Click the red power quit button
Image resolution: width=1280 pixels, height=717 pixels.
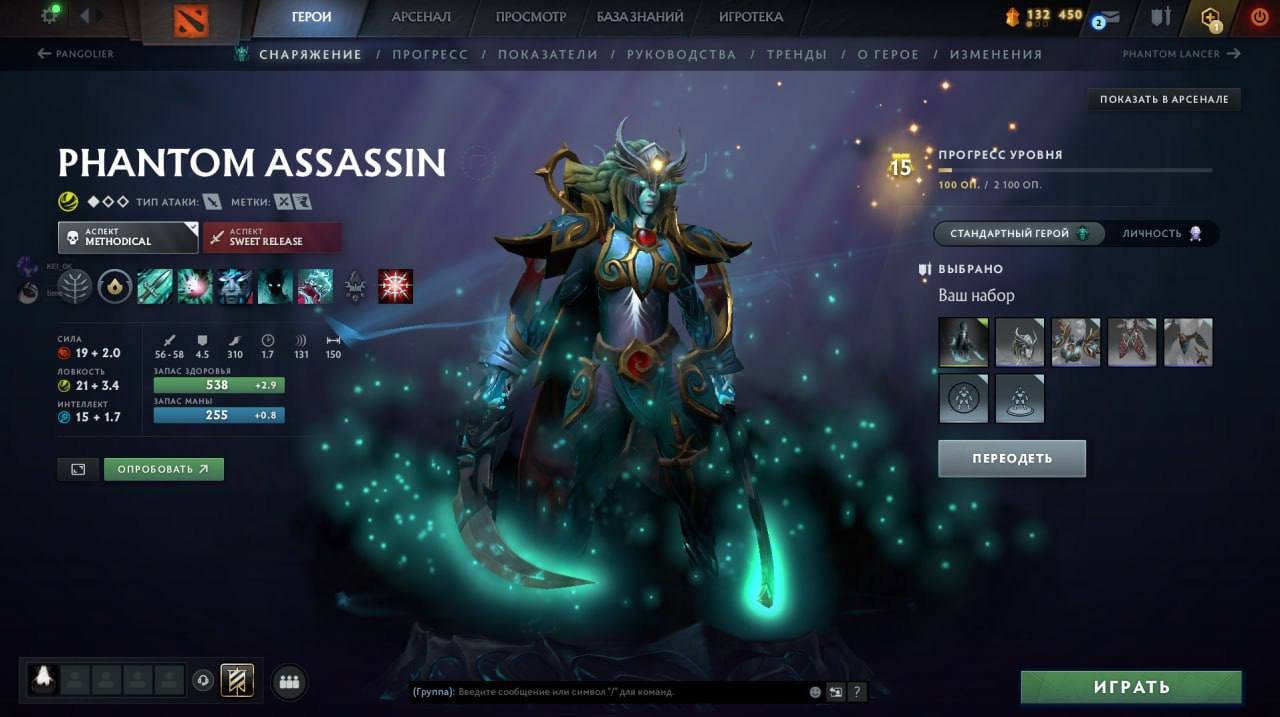click(x=1259, y=17)
